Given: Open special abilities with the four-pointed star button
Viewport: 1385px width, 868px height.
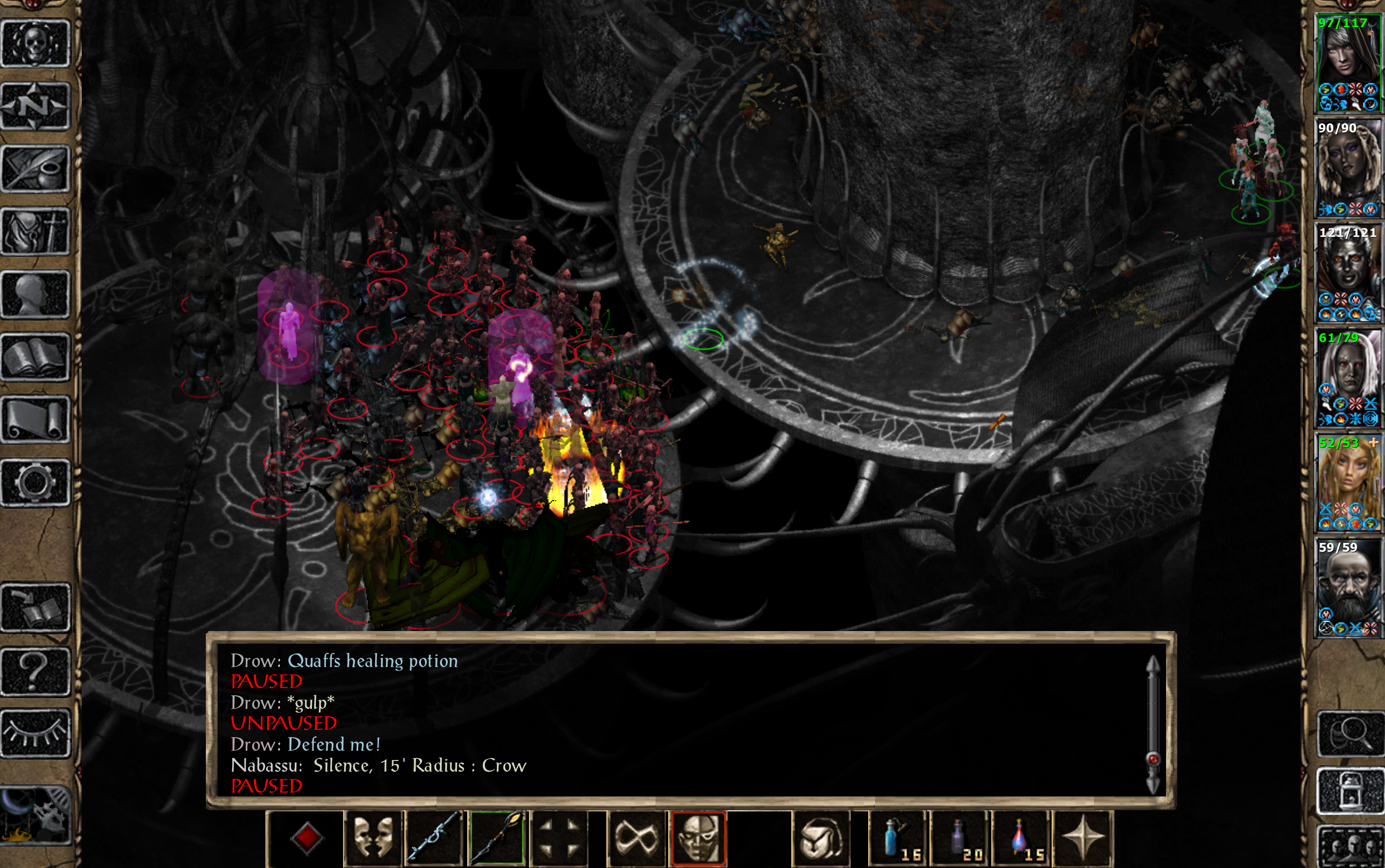Looking at the screenshot, I should click(x=1084, y=838).
